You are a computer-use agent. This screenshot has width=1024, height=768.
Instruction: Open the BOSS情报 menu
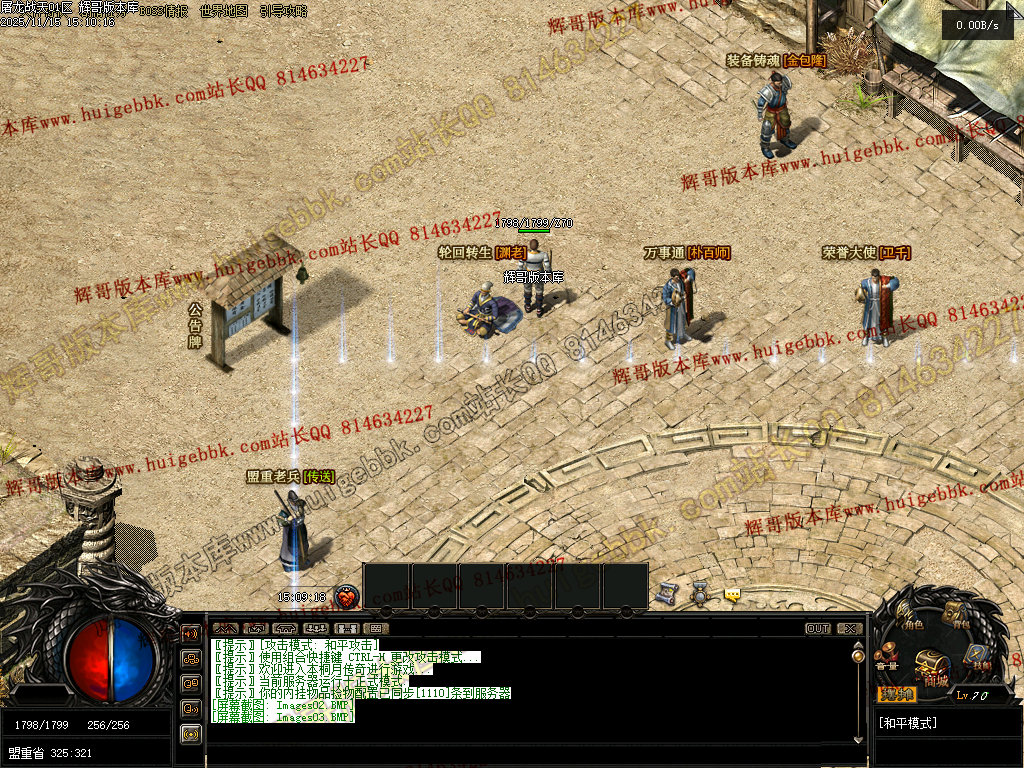163,10
